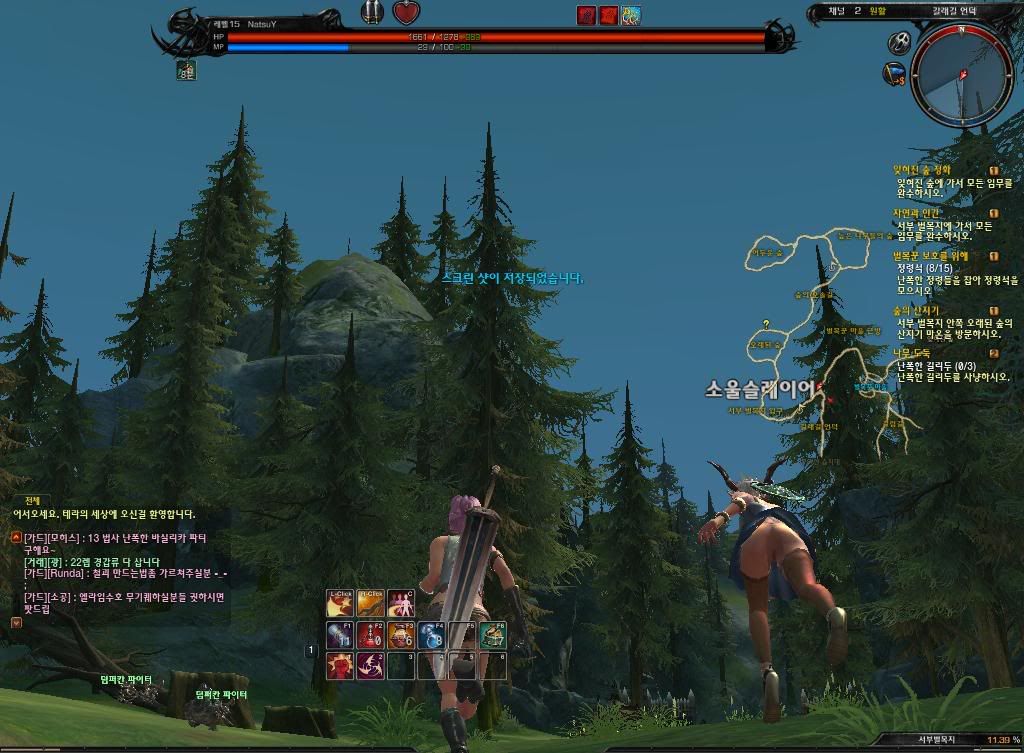
Task: Trigger the C-key skill with pink figures
Action: (x=400, y=603)
